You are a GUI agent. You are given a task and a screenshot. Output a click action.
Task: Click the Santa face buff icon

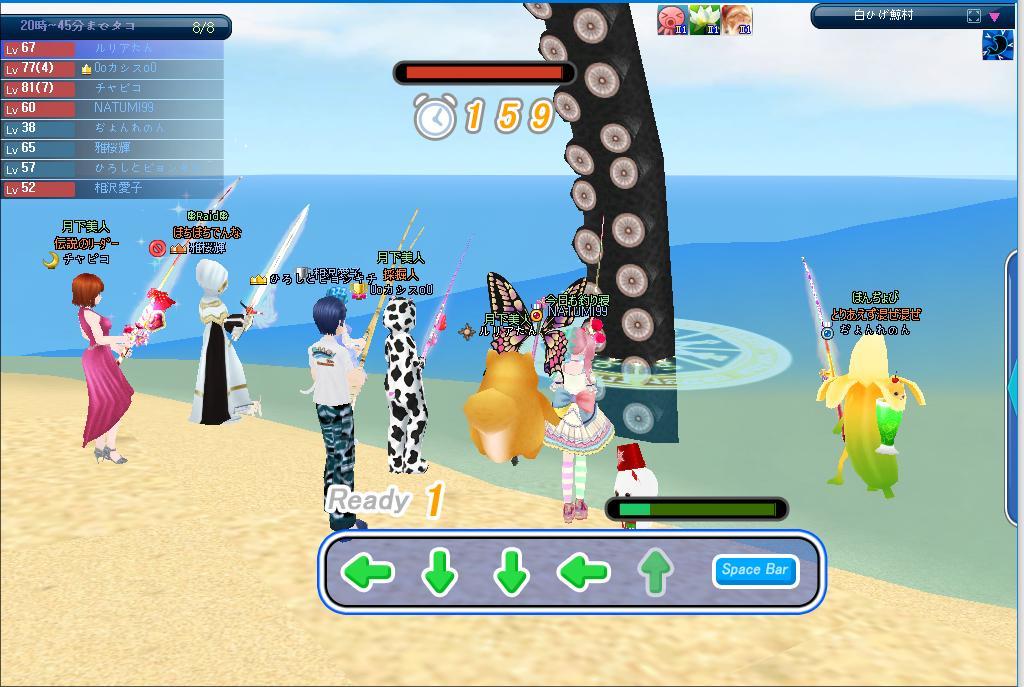737,19
